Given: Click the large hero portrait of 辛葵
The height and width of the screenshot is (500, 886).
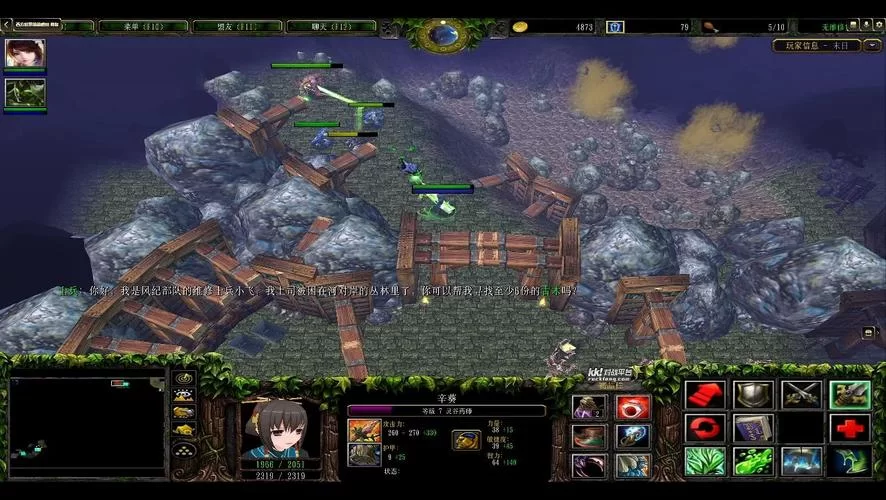Looking at the screenshot, I should (280, 427).
